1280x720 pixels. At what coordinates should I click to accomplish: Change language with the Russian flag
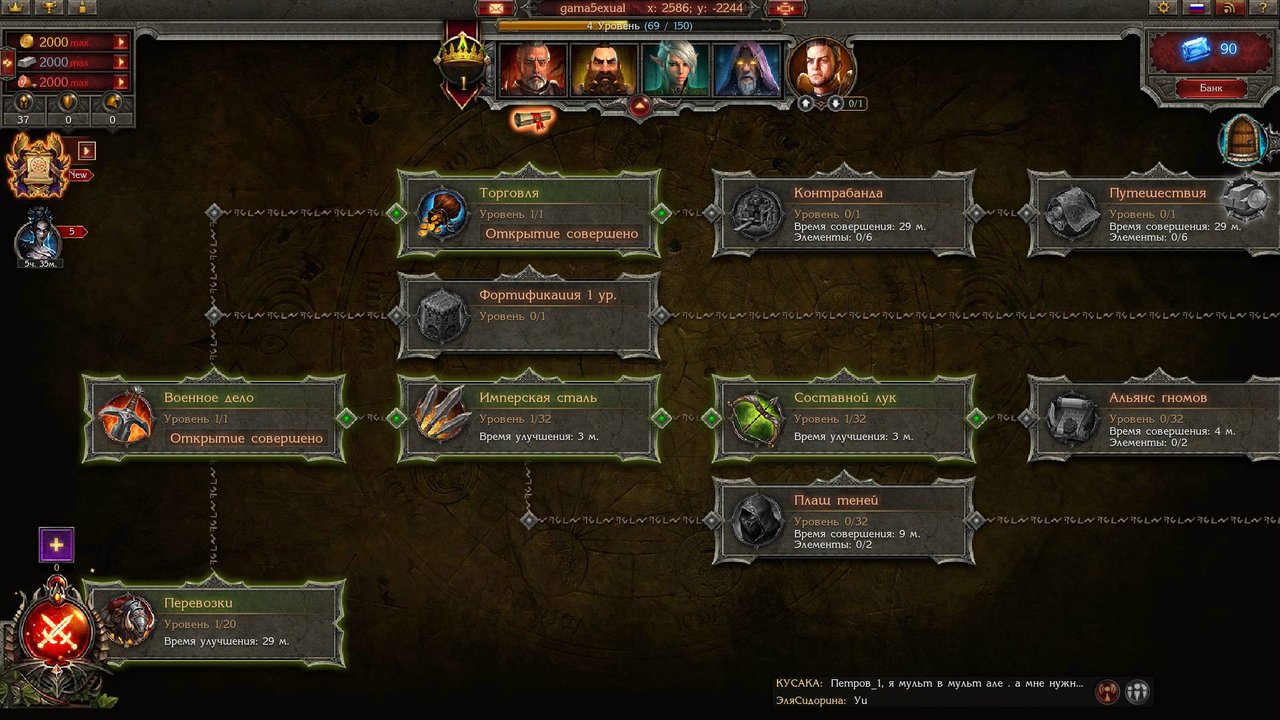(1196, 8)
